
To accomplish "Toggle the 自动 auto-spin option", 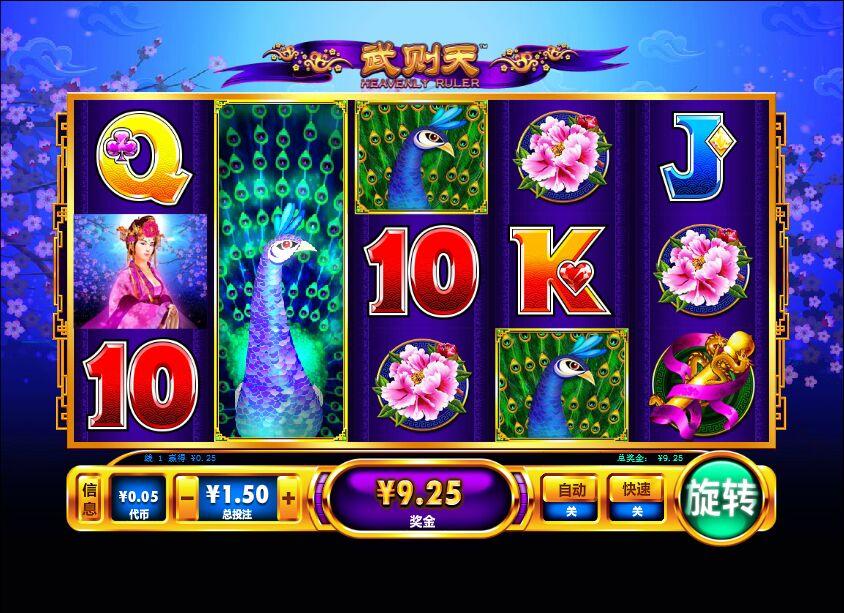I will 571,498.
